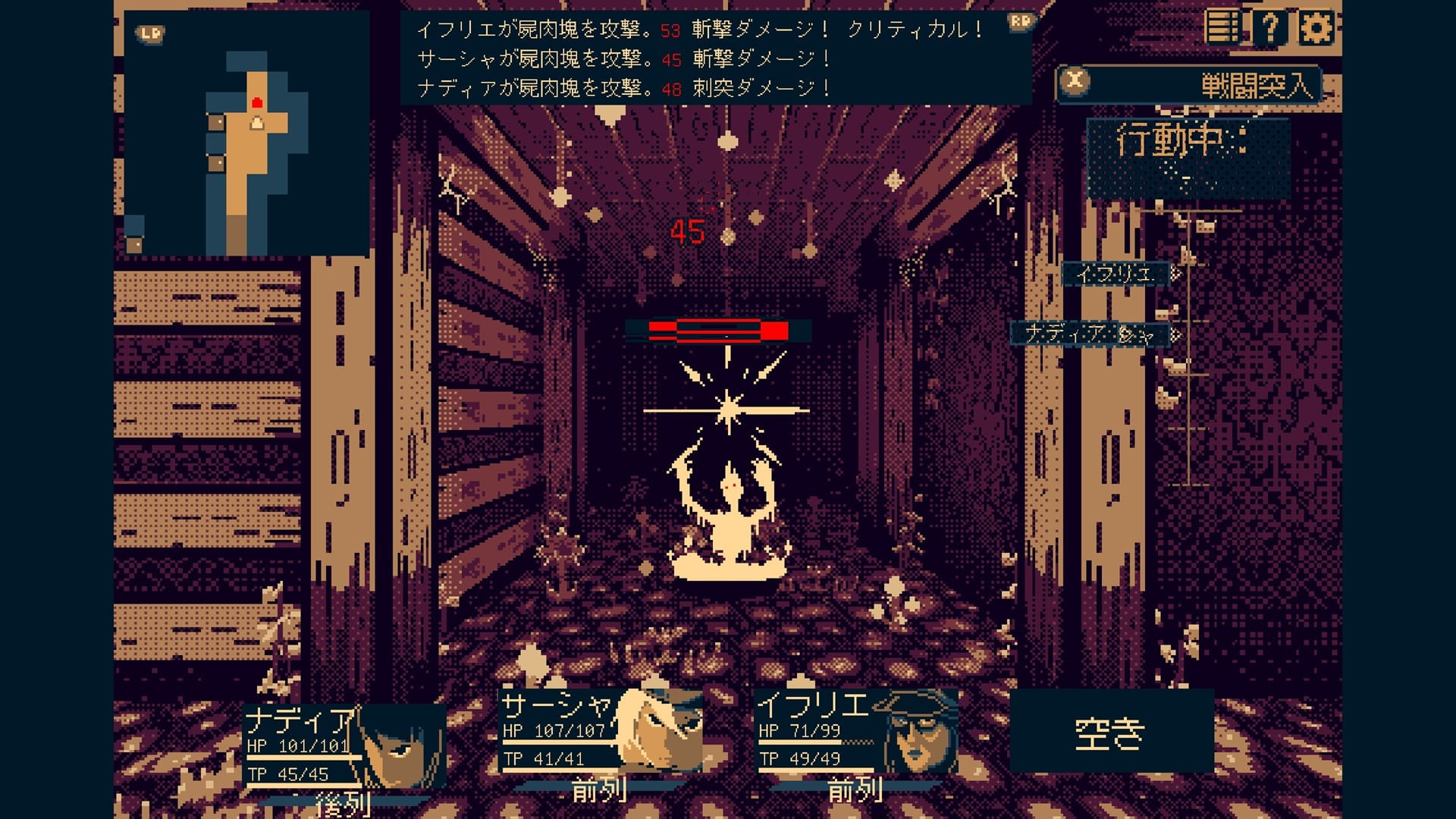
Task: Open the question mark help button
Action: [1269, 28]
